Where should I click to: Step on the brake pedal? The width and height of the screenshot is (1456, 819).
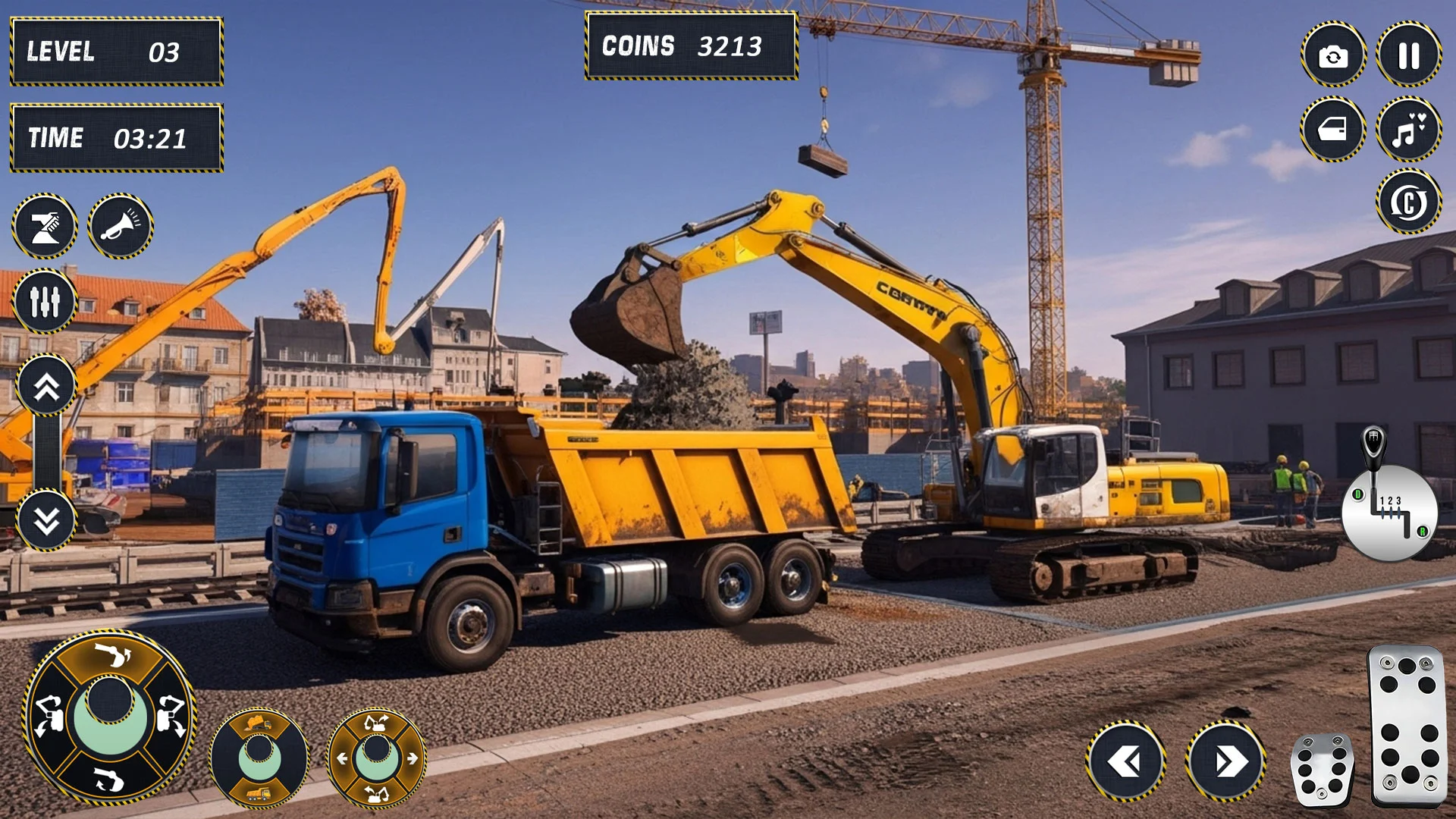[x=1322, y=770]
